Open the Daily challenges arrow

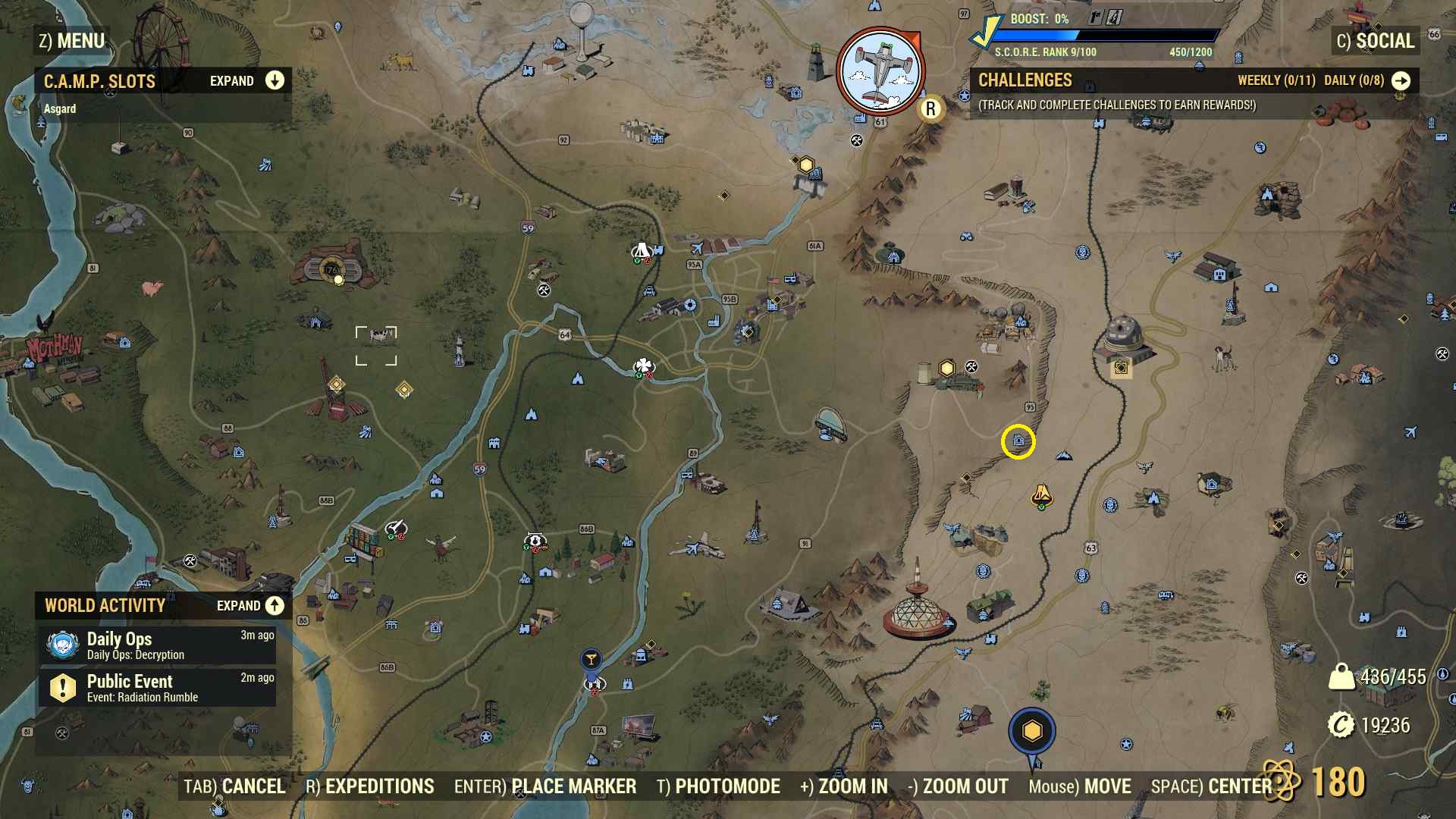click(x=1401, y=80)
